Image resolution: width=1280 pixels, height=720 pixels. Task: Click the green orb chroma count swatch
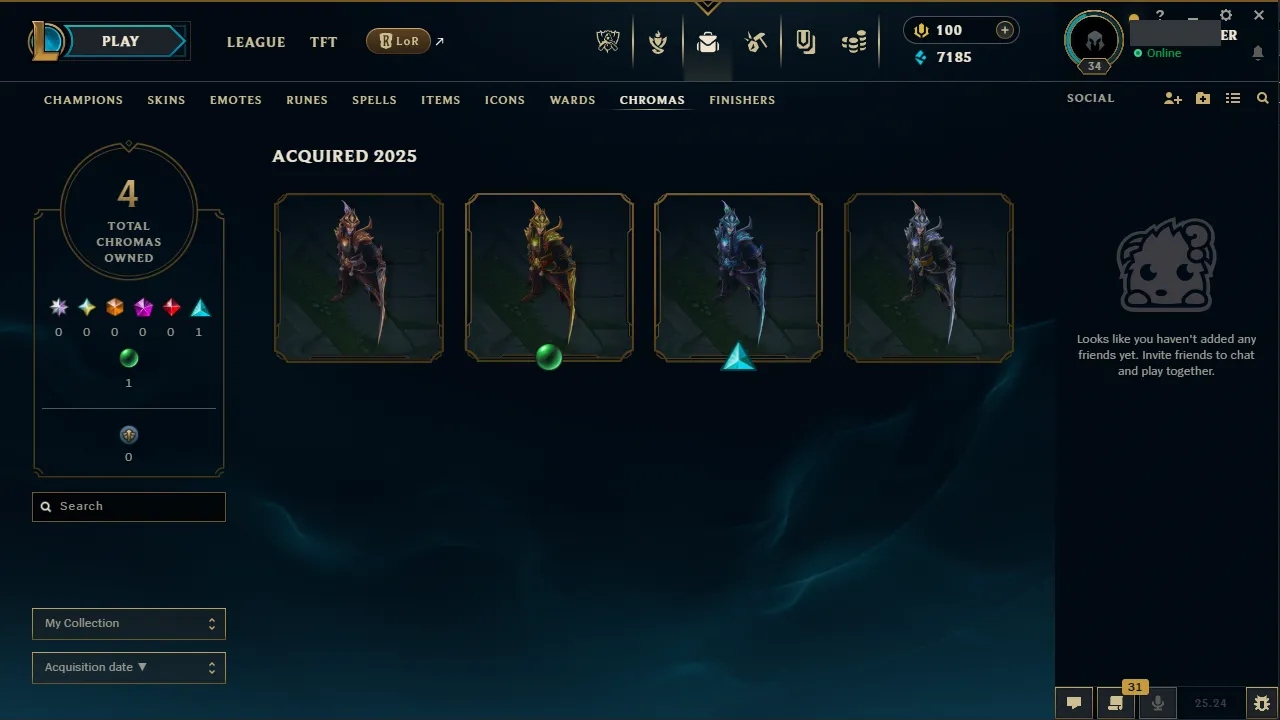pos(128,358)
